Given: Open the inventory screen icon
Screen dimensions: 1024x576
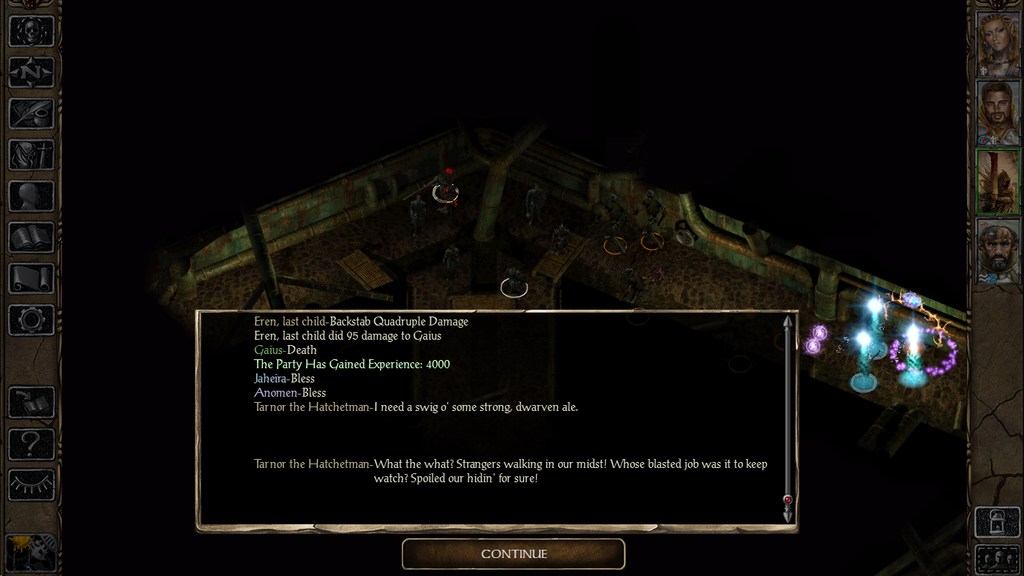Looking at the screenshot, I should [x=31, y=155].
